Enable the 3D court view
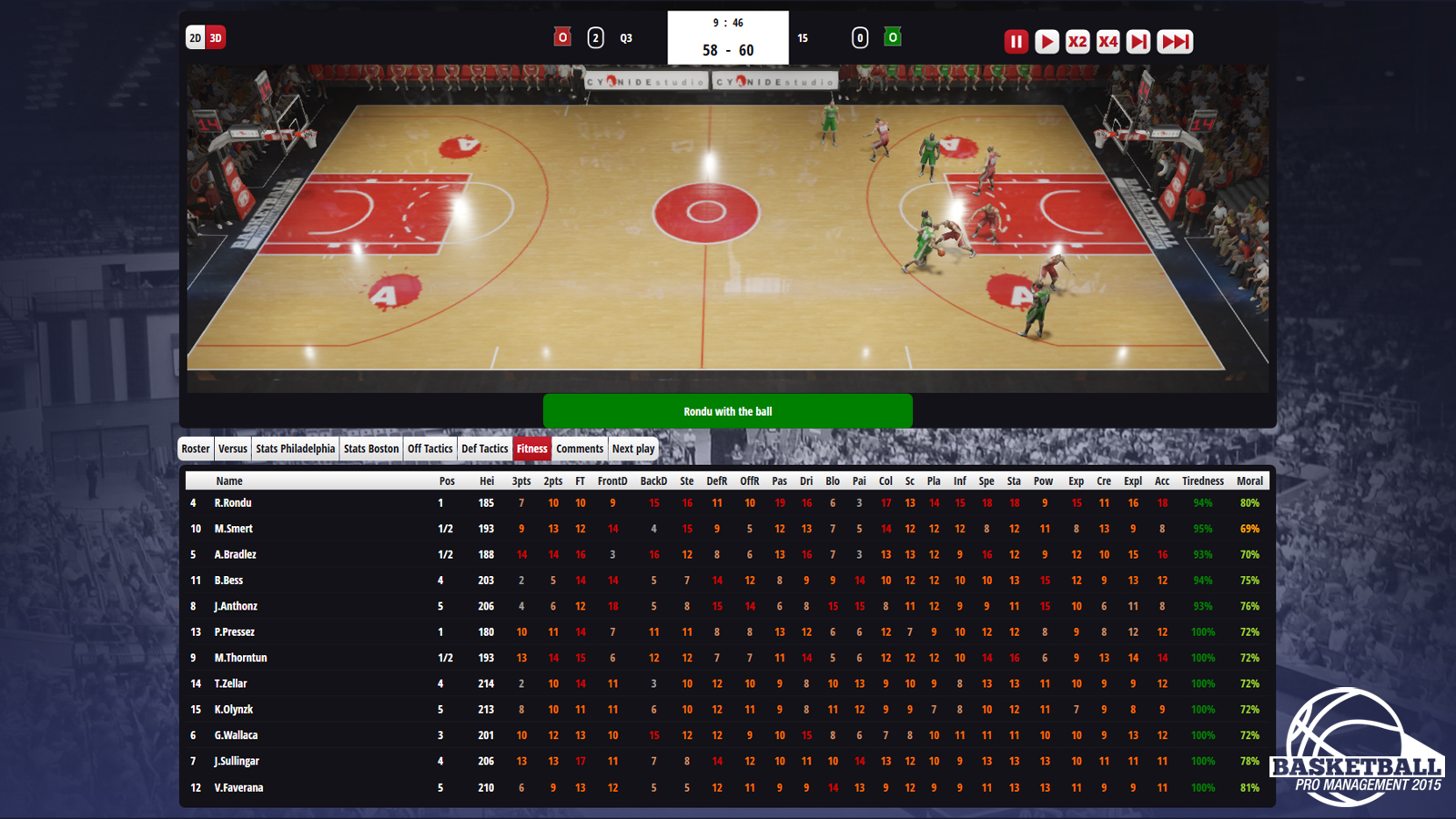Image resolution: width=1456 pixels, height=819 pixels. [x=216, y=38]
